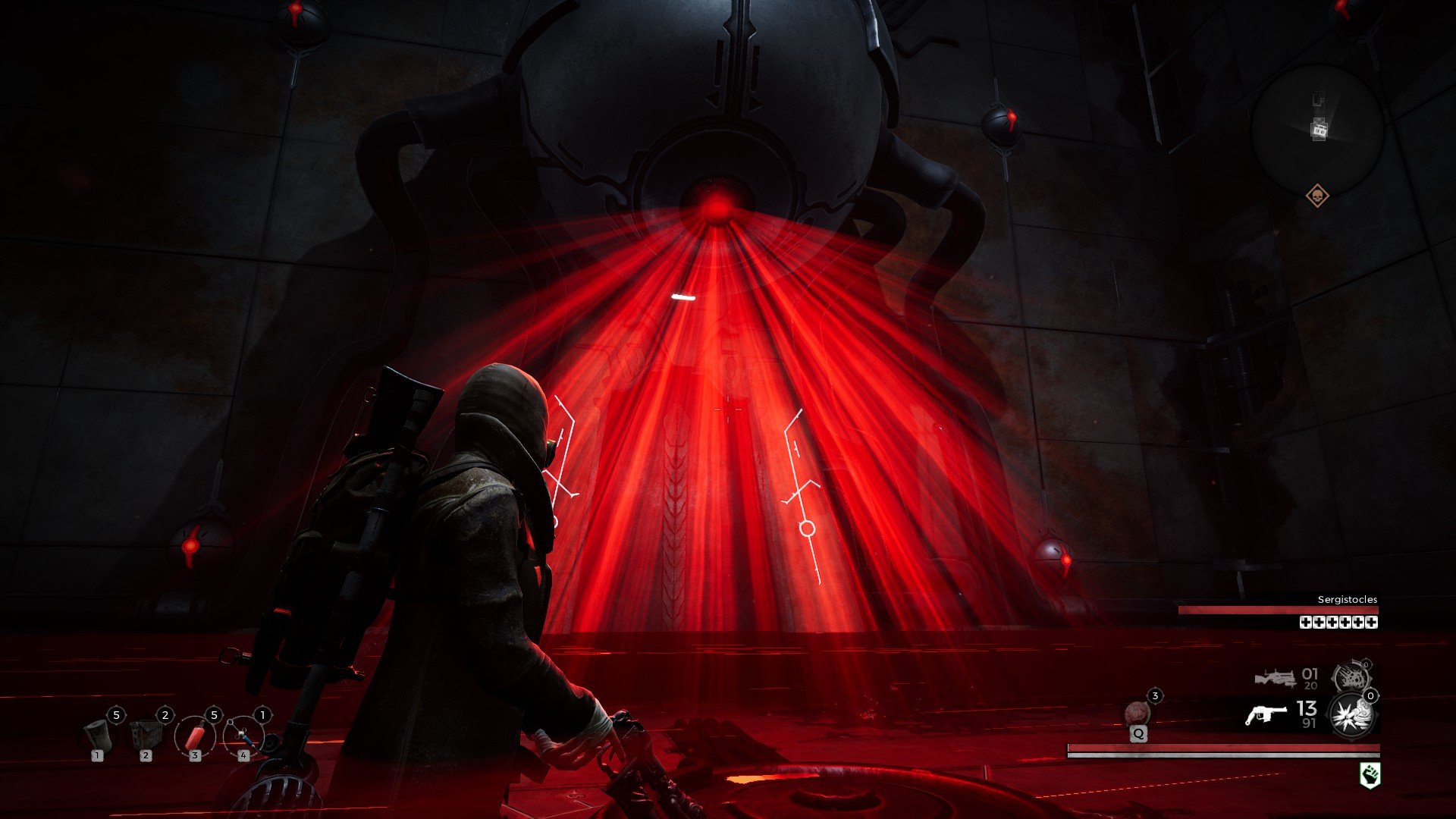
Task: Select the red bottle consumable in slot 3
Action: 195,736
